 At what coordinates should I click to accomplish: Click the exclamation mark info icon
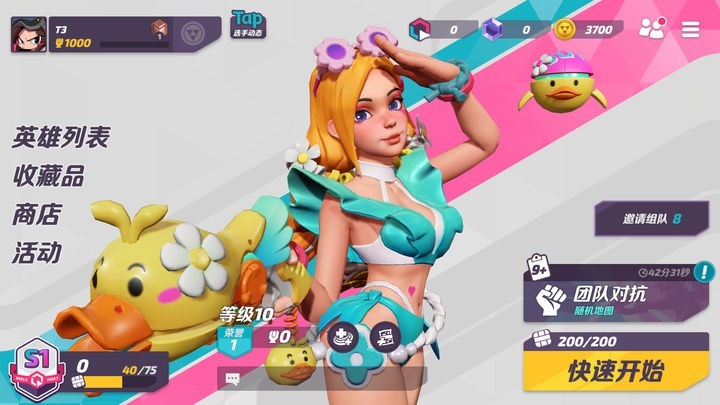point(705,271)
